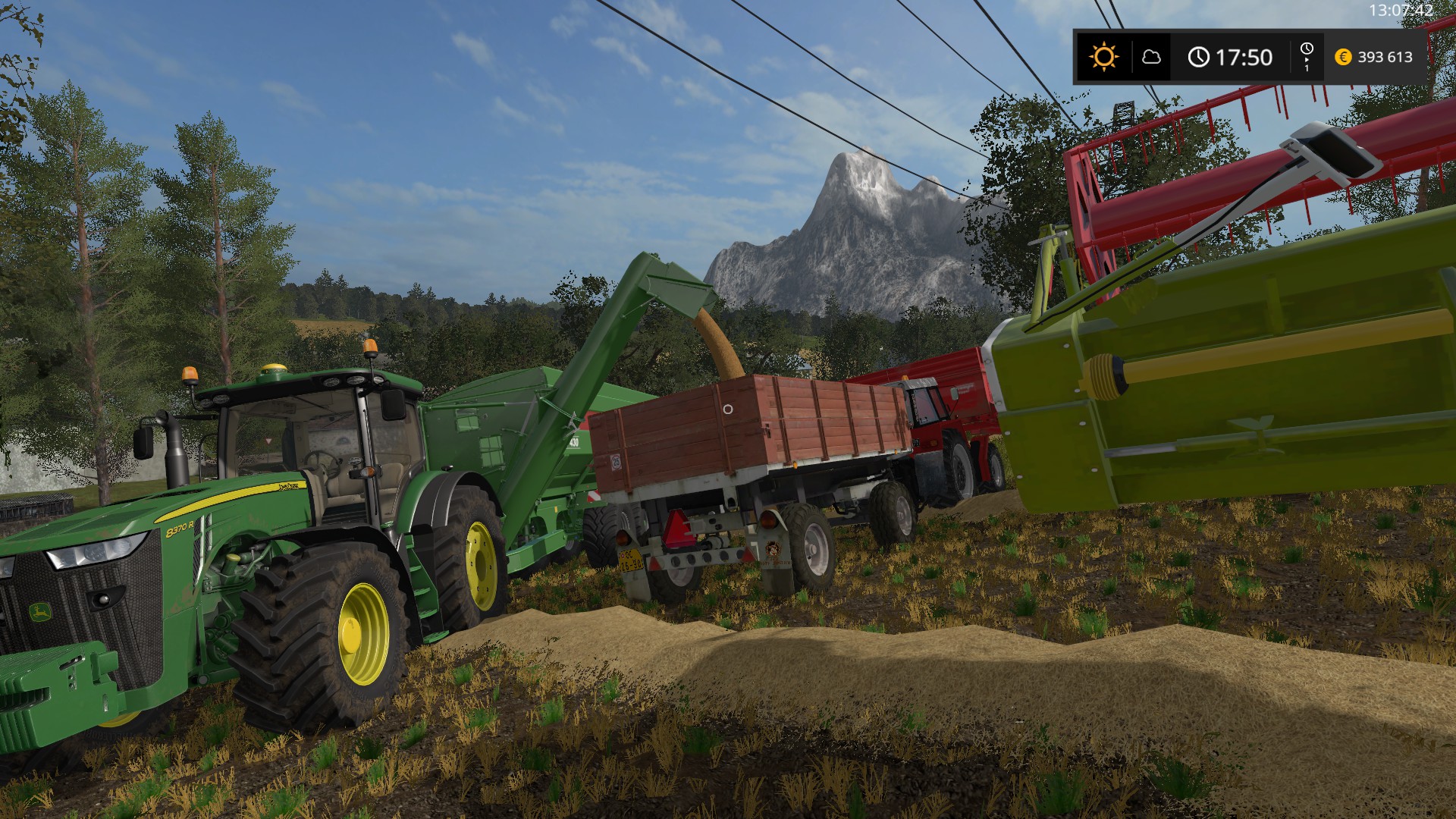
Task: Click the sun current weather icon
Action: (x=1103, y=55)
